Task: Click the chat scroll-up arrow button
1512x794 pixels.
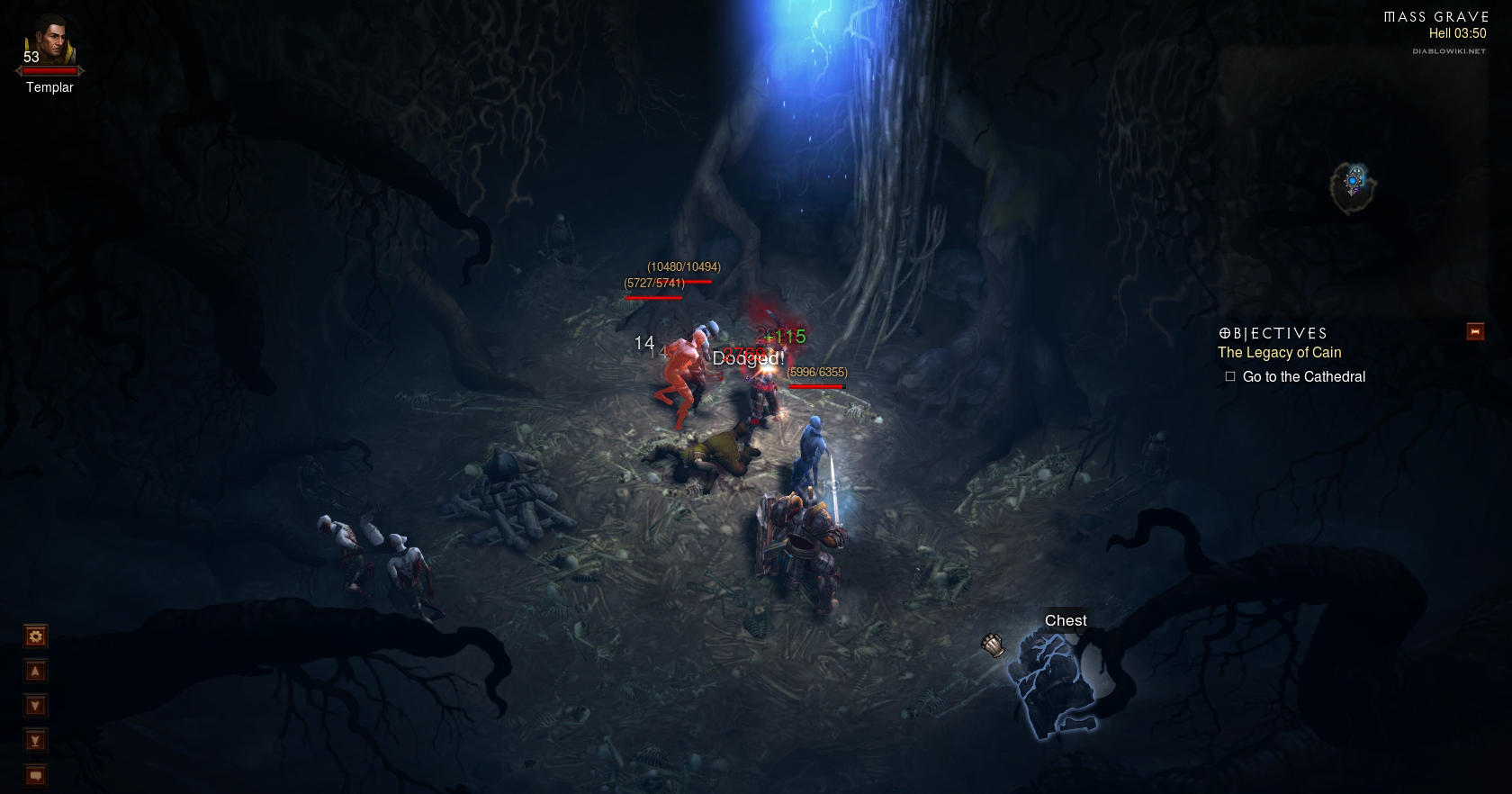Action: coord(35,672)
